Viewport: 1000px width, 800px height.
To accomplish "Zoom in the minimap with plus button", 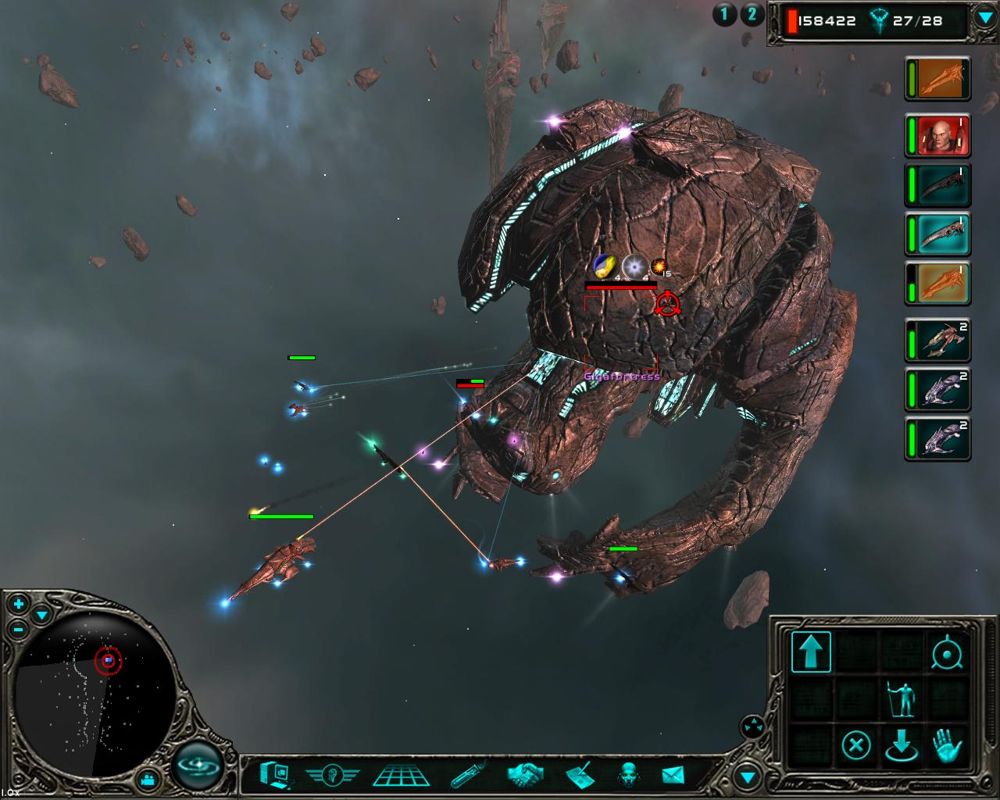I will [x=19, y=605].
